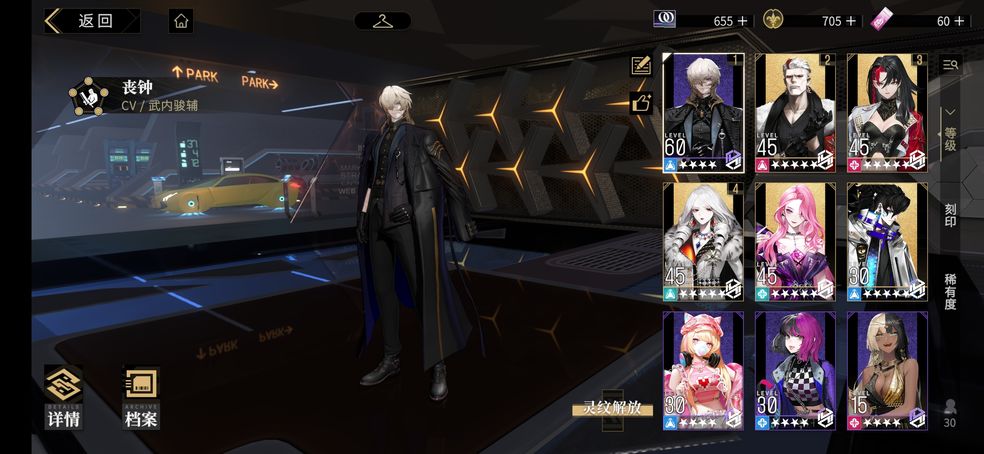Select the white-haired woman in fur card

(x=703, y=241)
